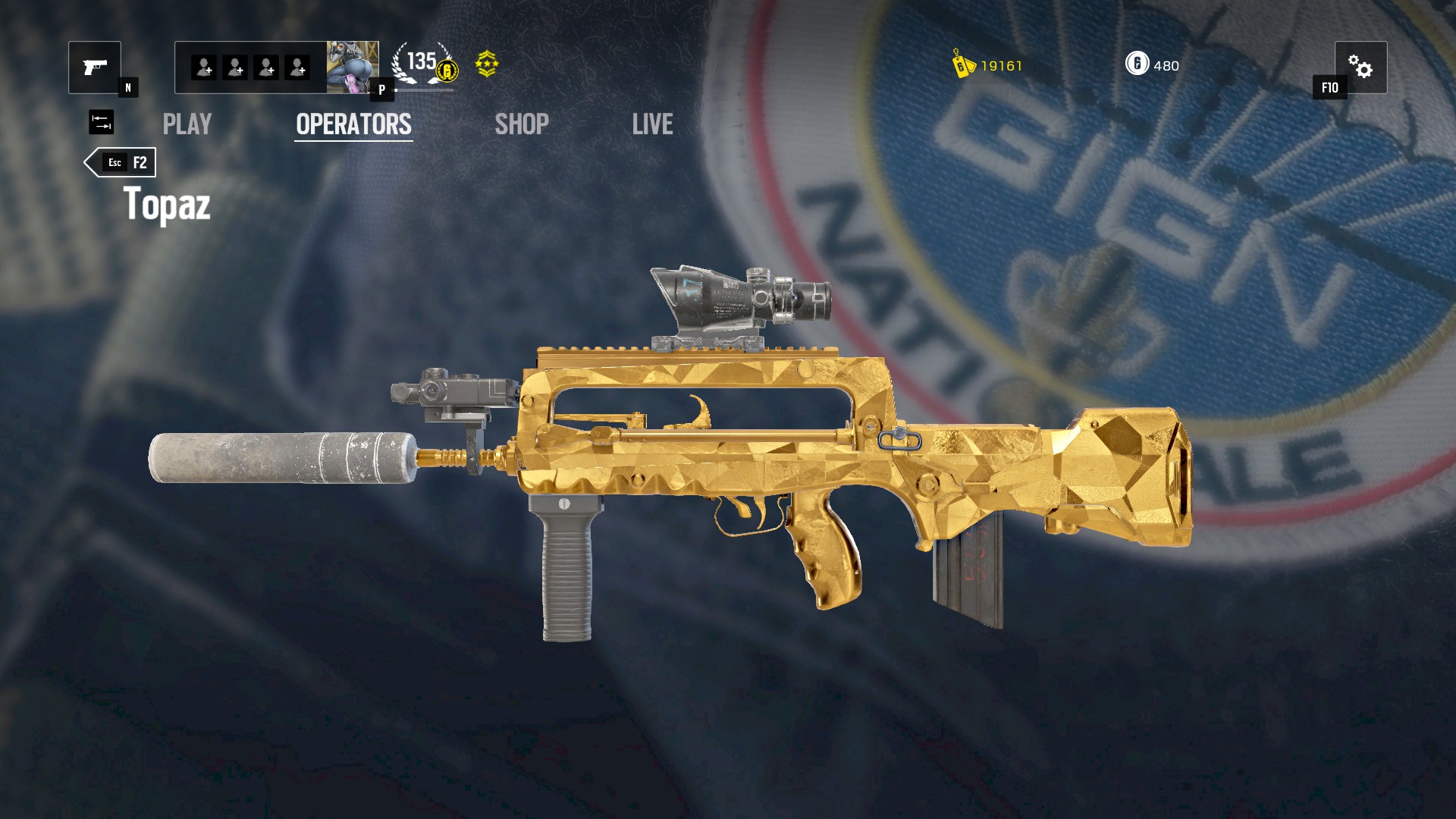This screenshot has width=1456, height=819.
Task: Click the P battle pass tag near the avatar
Action: [382, 89]
